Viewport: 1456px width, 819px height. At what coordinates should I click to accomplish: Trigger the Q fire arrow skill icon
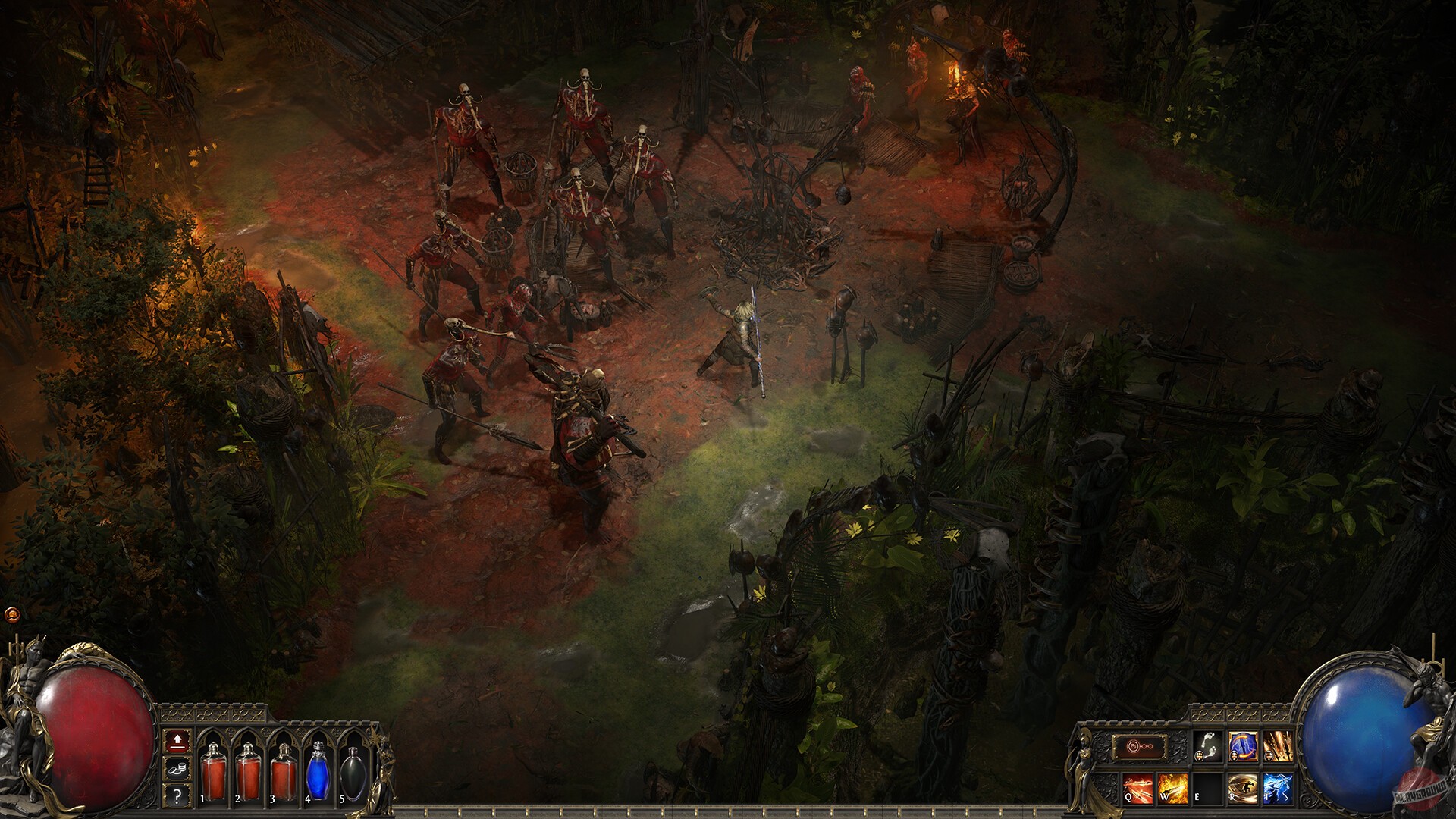pyautogui.click(x=1137, y=789)
